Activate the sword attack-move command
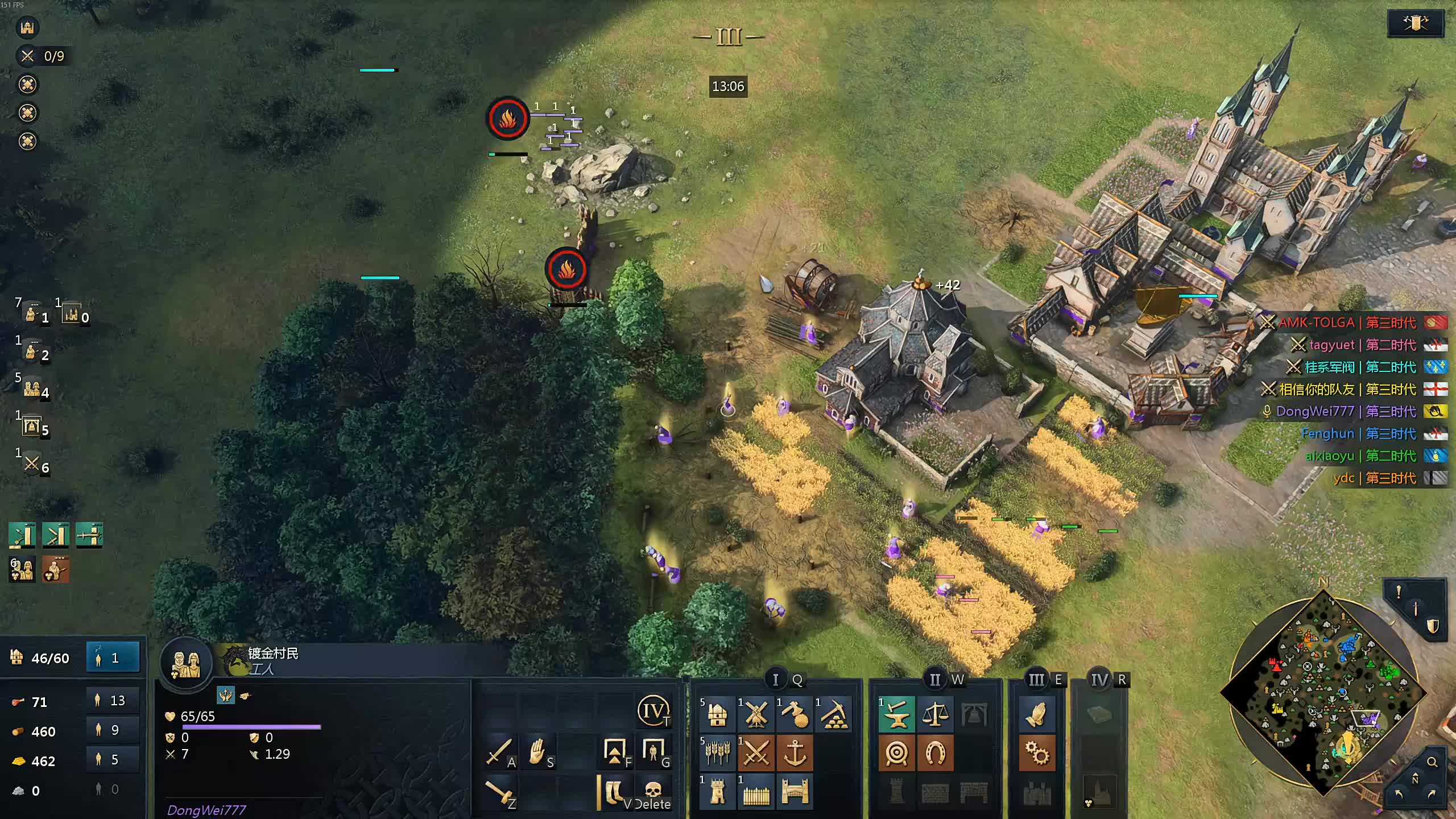The image size is (1456, 819). (x=499, y=752)
